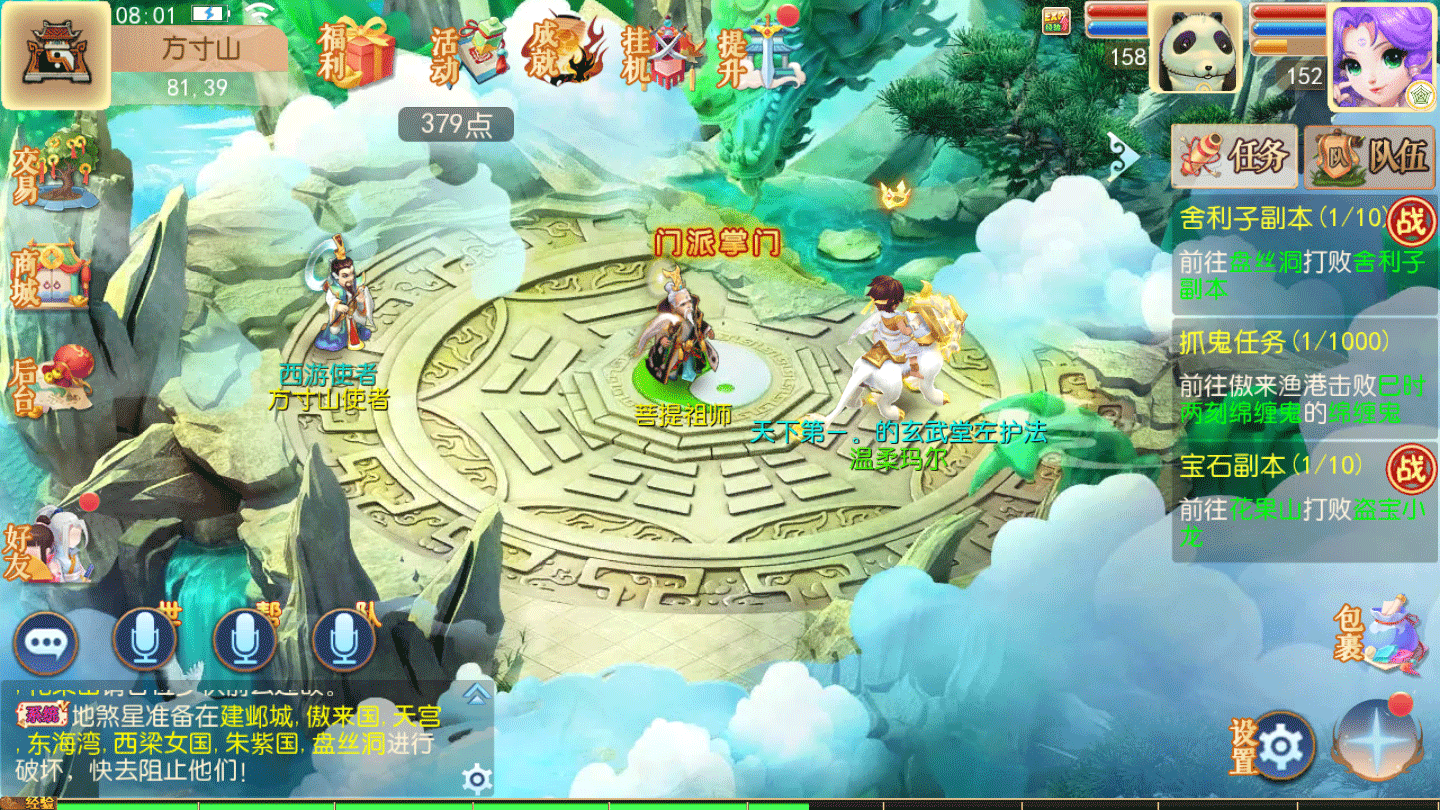
Task: Open the chat bubble button
Action: [46, 643]
